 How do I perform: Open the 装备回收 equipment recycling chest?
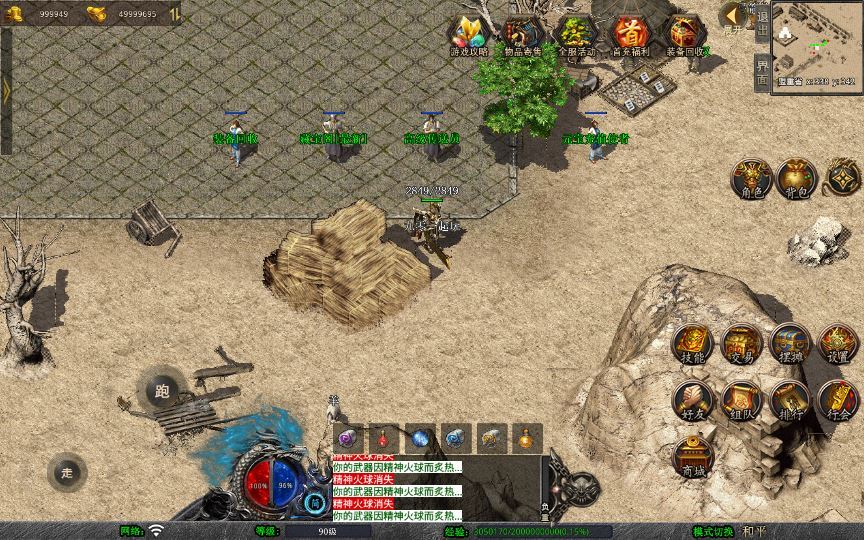click(684, 36)
